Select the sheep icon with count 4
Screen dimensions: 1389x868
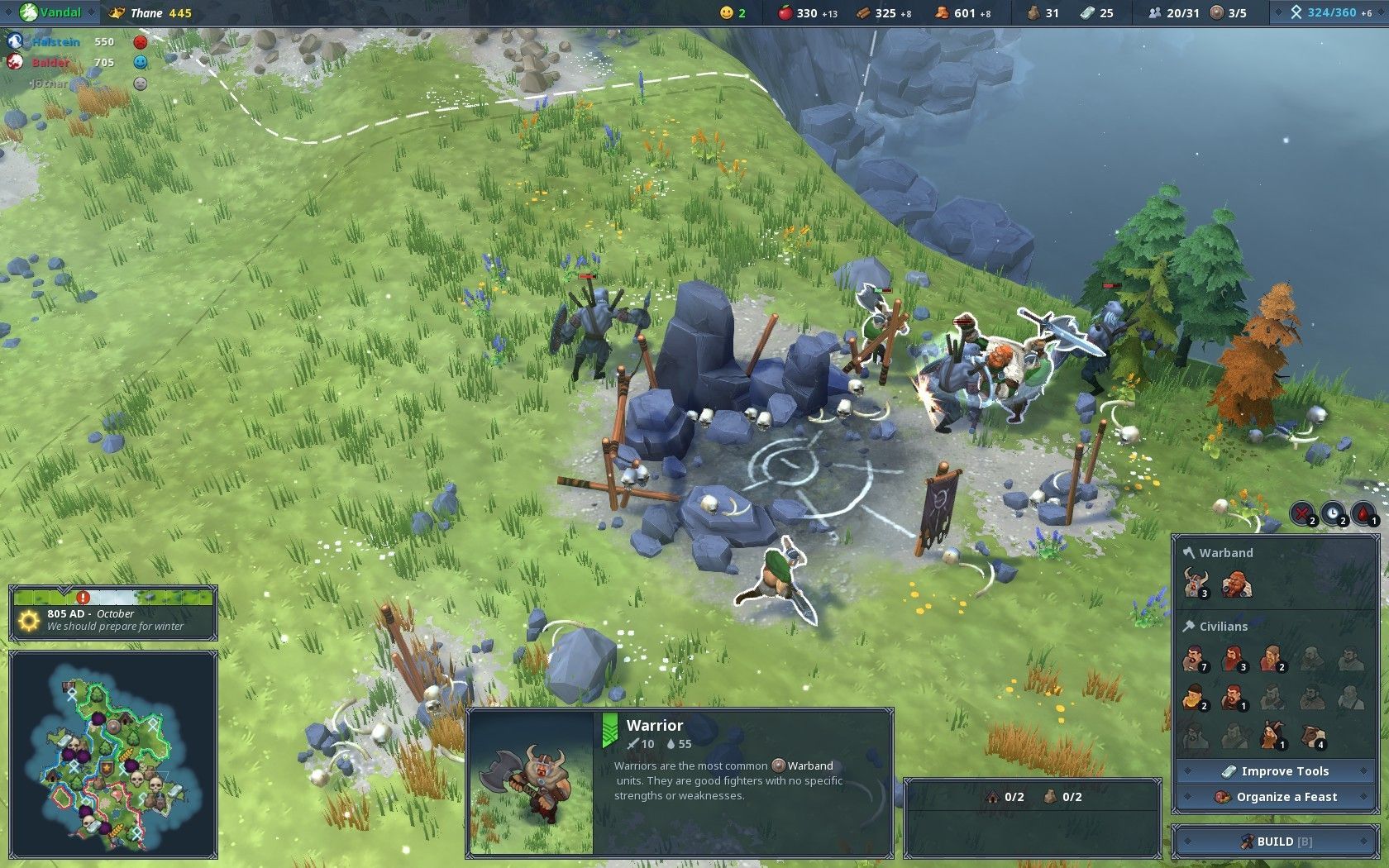[x=1312, y=735]
